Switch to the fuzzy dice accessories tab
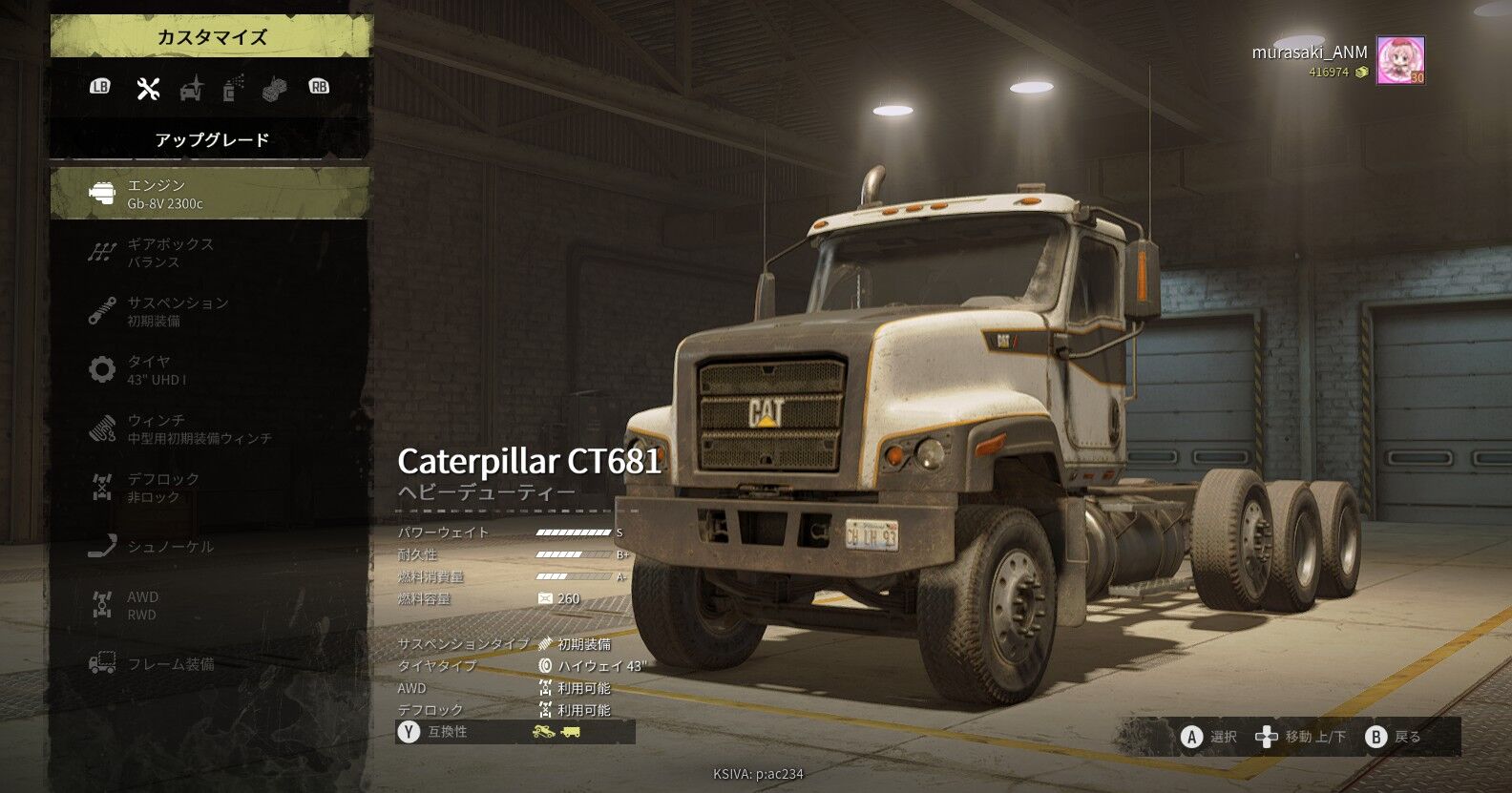Image resolution: width=1512 pixels, height=793 pixels. pos(275,88)
